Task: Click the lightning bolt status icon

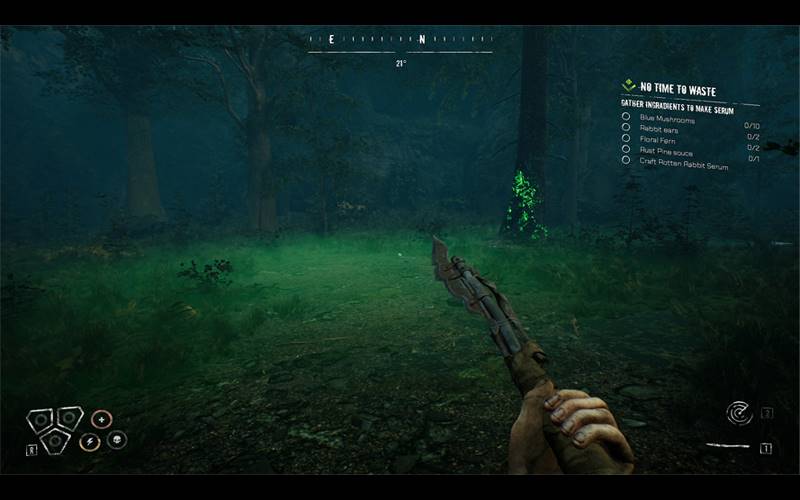Action: point(88,441)
